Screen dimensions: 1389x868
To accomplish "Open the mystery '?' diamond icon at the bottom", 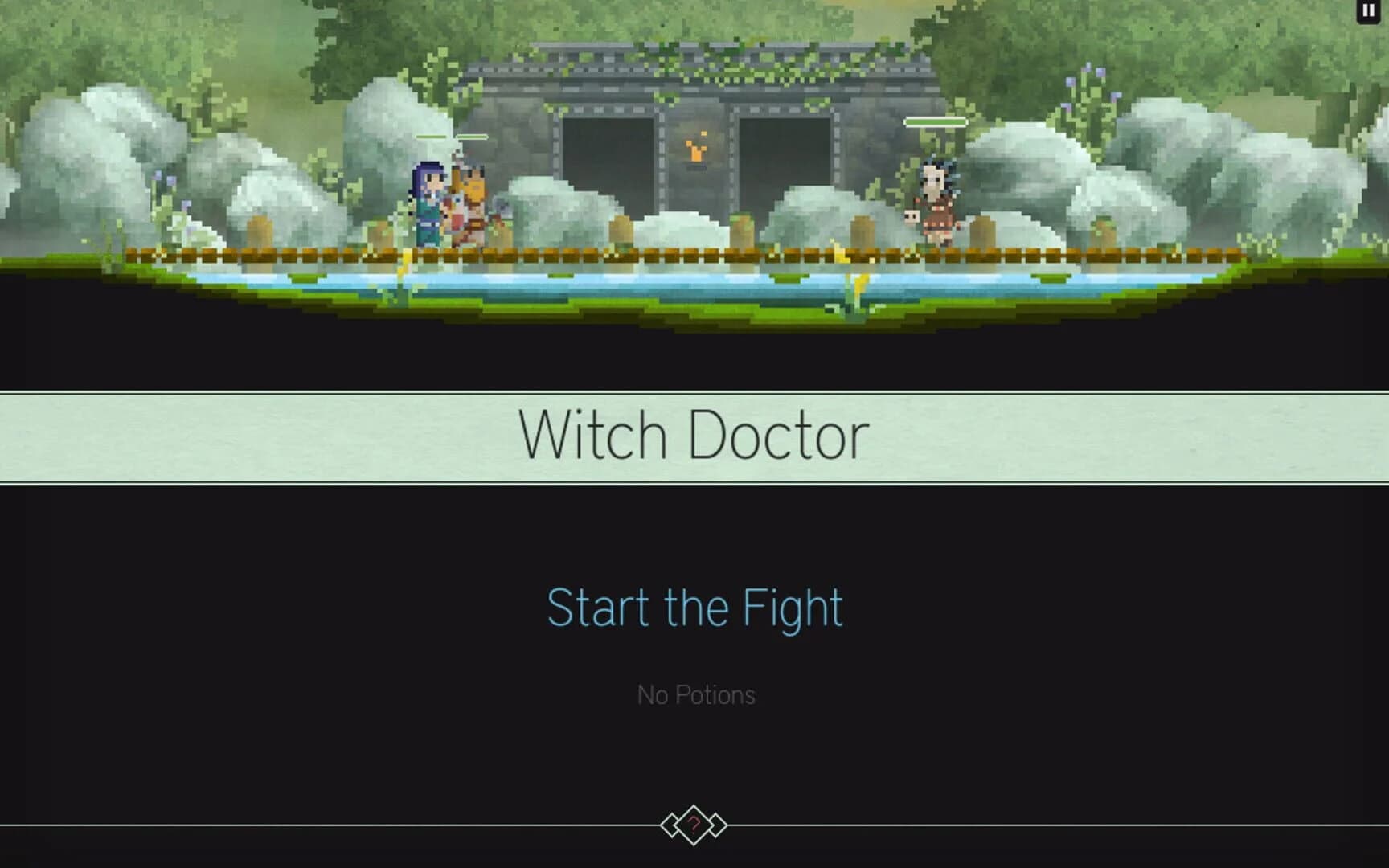I will point(694,825).
